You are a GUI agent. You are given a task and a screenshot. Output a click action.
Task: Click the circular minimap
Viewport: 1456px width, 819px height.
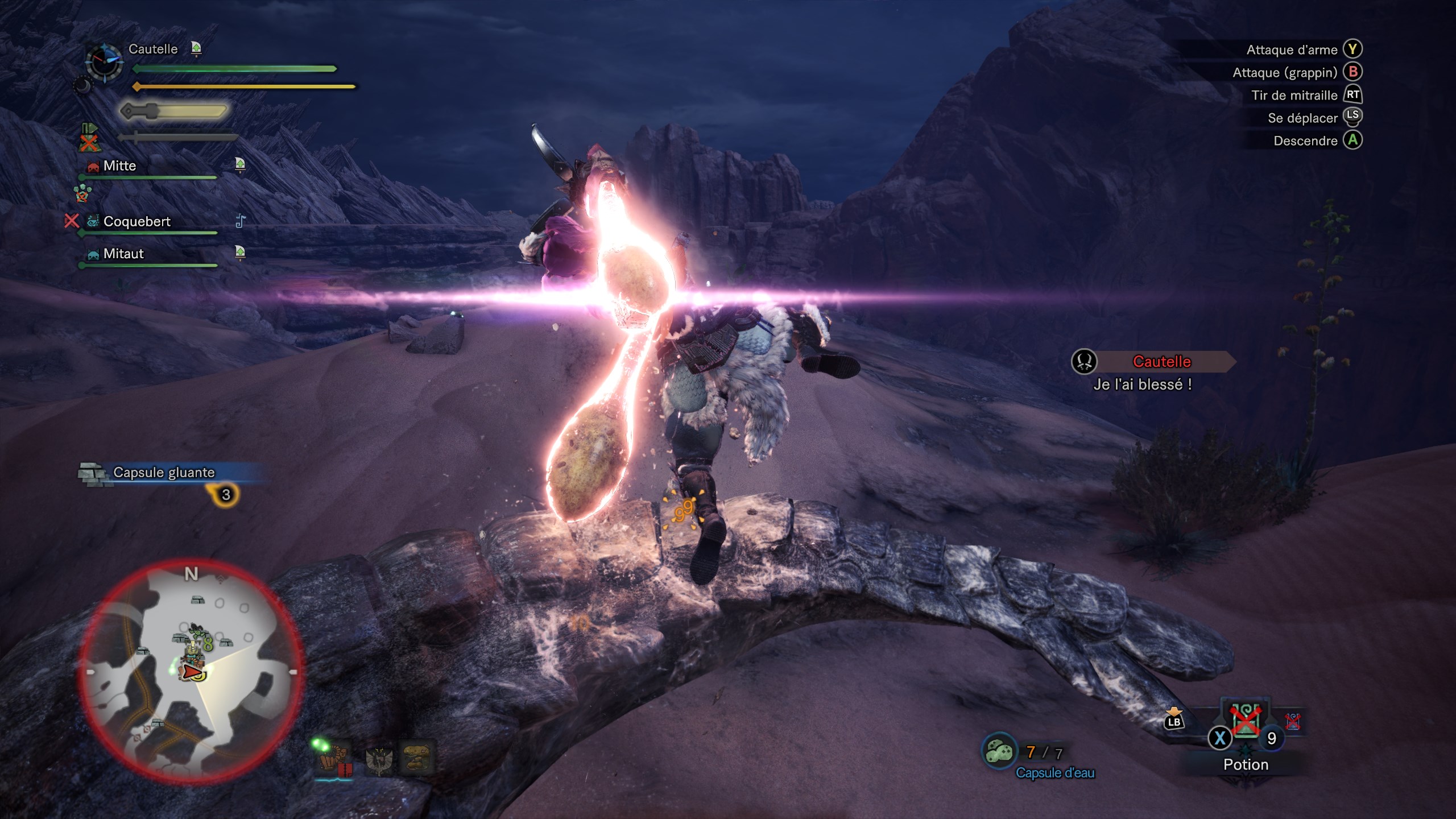[x=192, y=671]
